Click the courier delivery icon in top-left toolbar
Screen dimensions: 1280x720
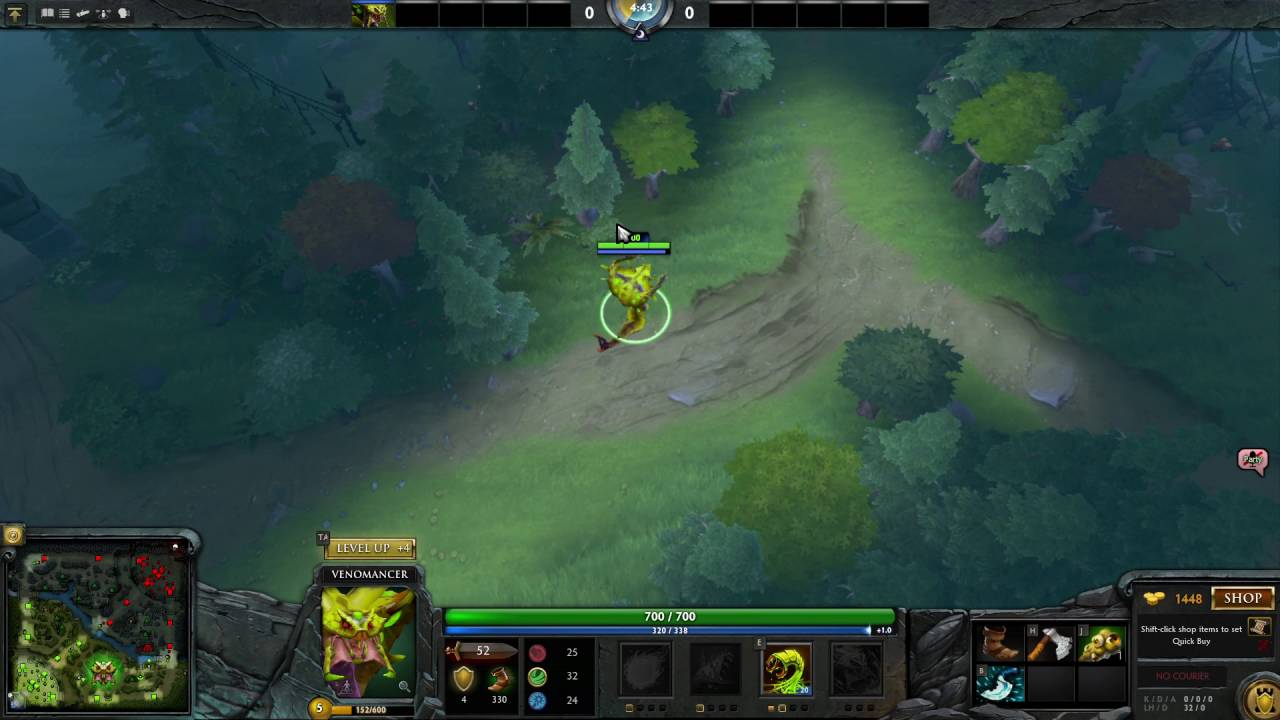pyautogui.click(x=84, y=13)
